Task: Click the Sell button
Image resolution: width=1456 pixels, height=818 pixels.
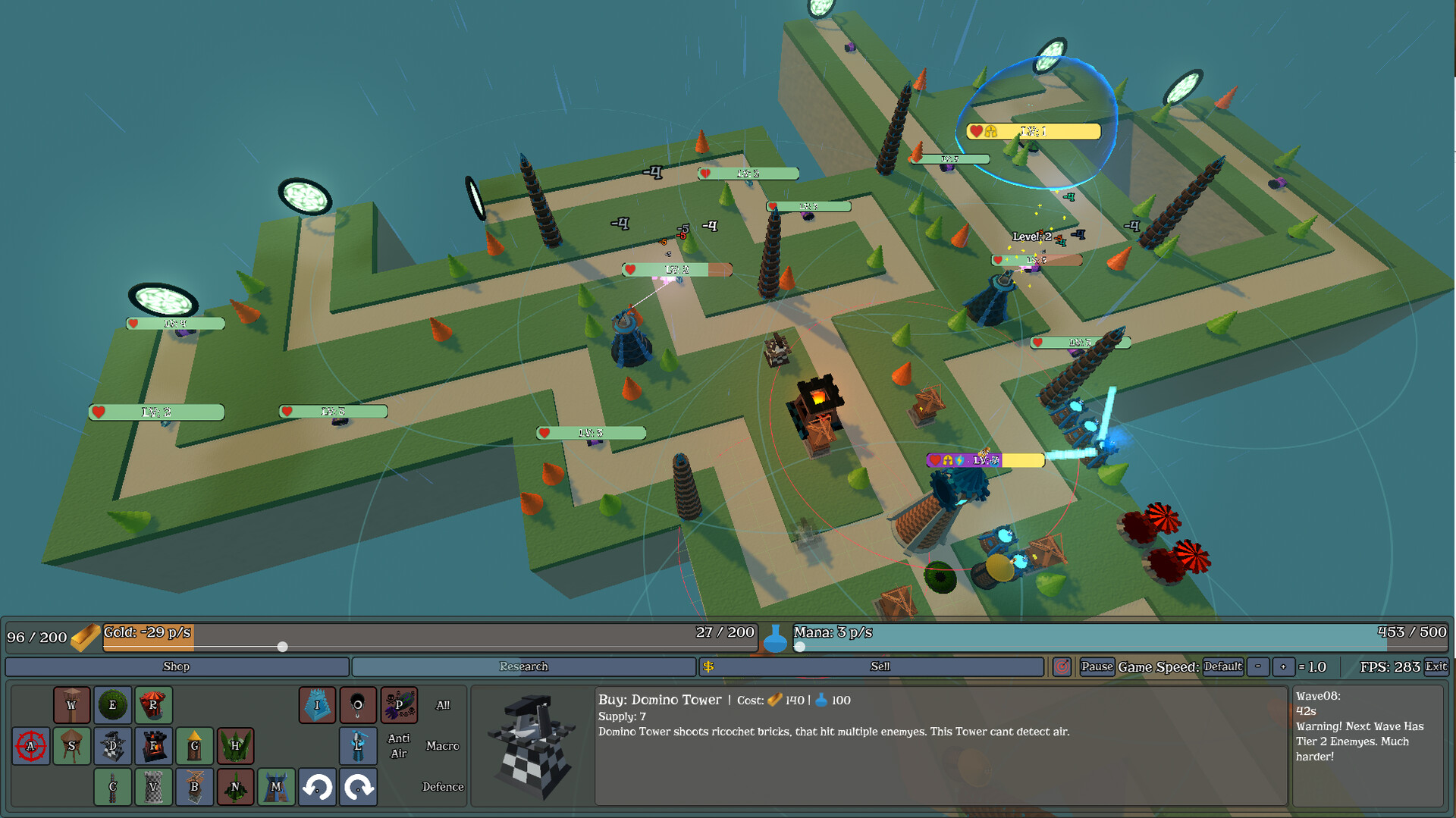Action: tap(880, 667)
